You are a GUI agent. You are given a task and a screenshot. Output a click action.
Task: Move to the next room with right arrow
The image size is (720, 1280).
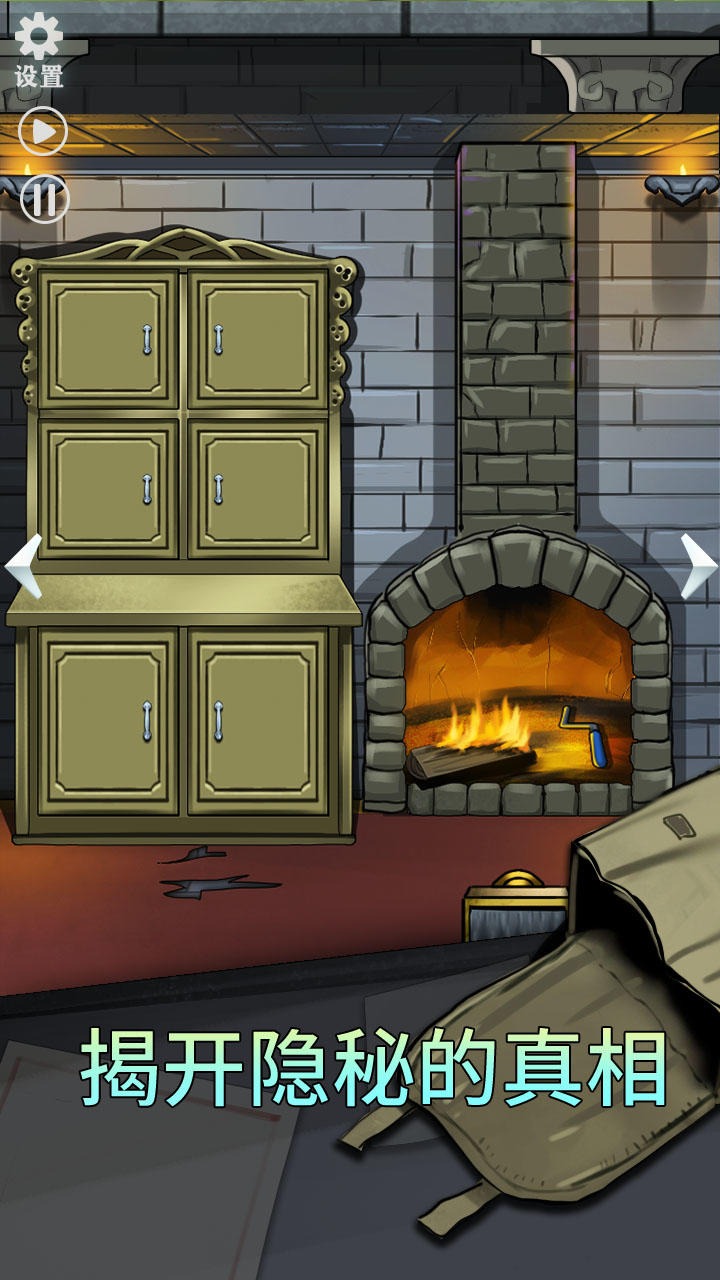coord(697,566)
